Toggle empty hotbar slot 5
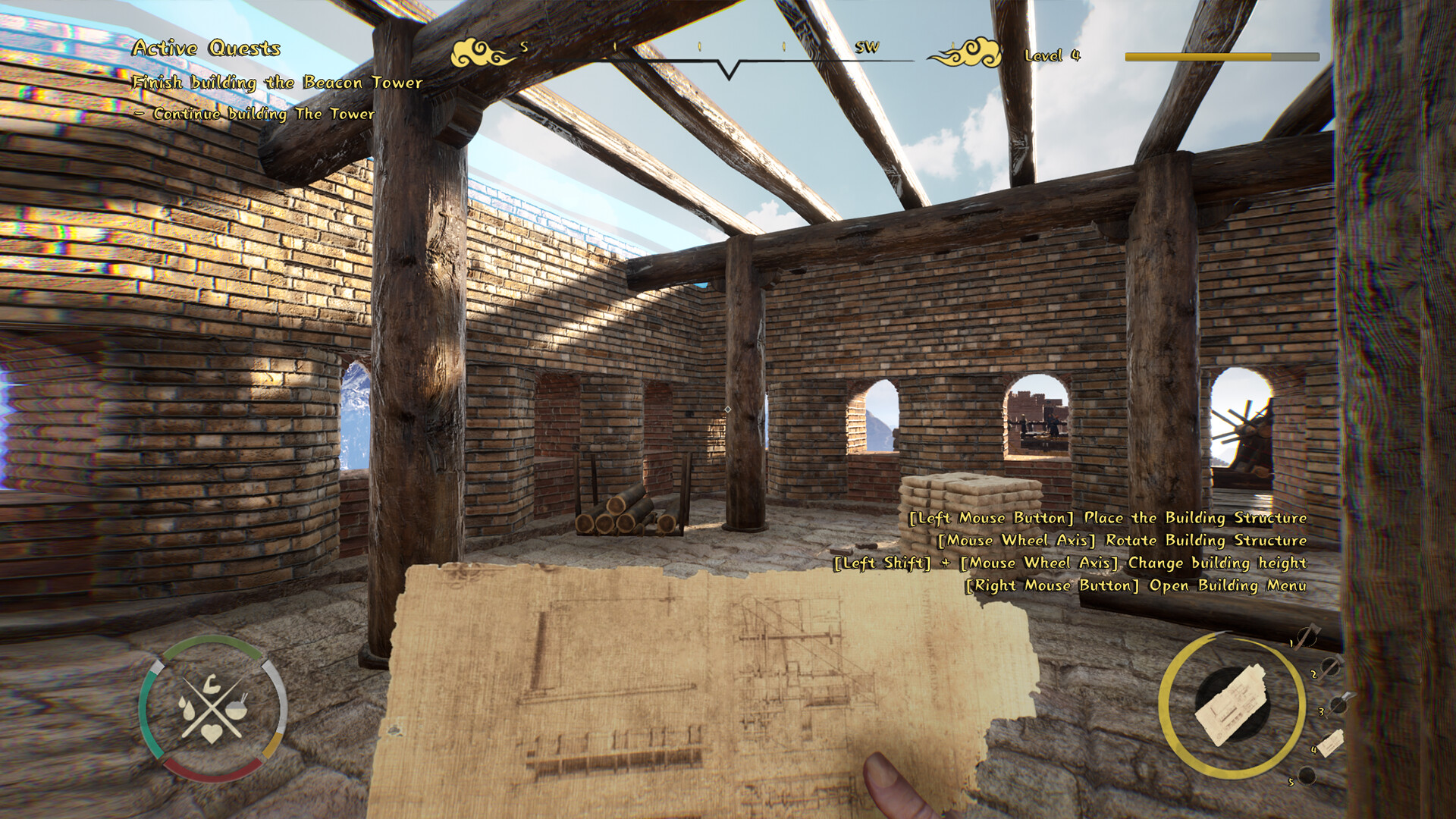Screen dimensions: 1456x819 click(x=1307, y=775)
